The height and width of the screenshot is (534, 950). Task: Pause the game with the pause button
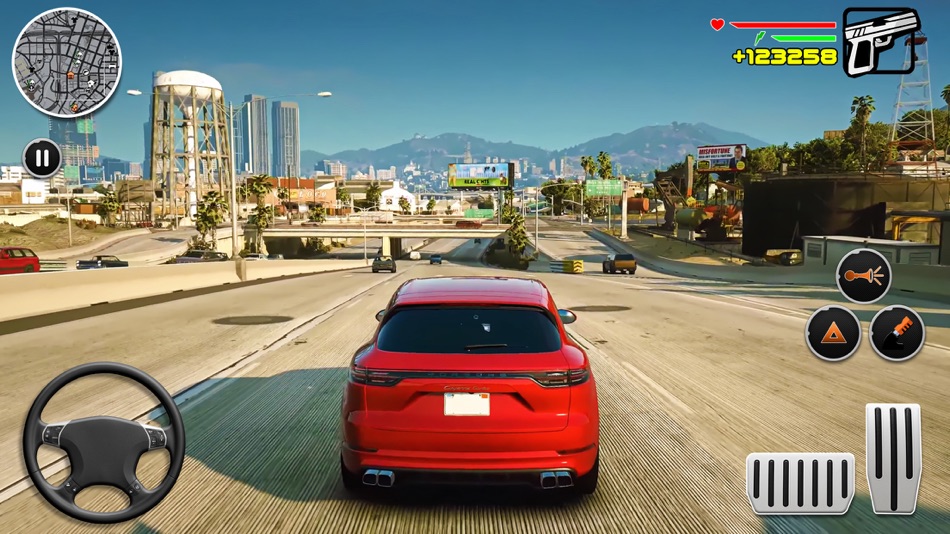(42, 158)
